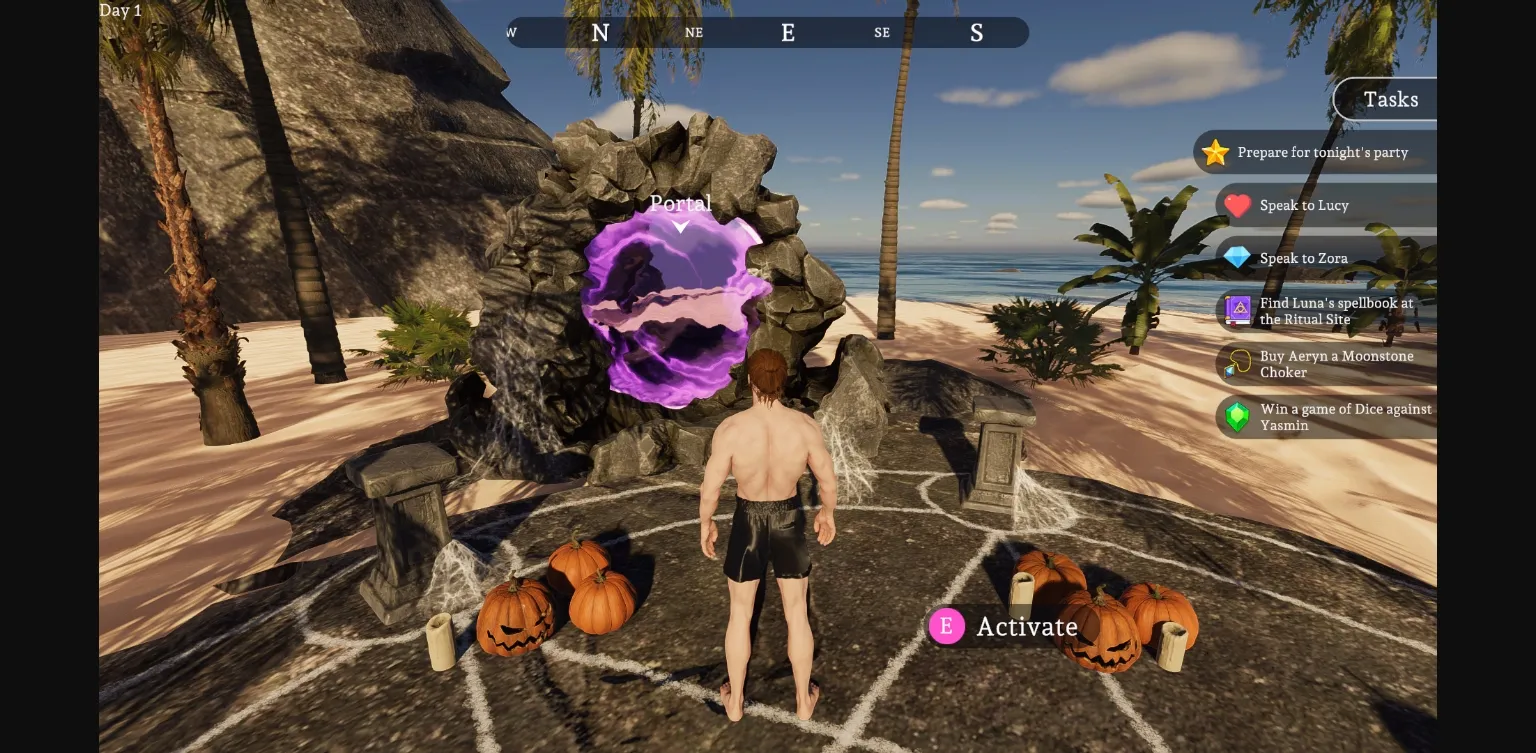Viewport: 1536px width, 753px height.
Task: Click the arrow marker below the Portal label
Action: coord(680,227)
